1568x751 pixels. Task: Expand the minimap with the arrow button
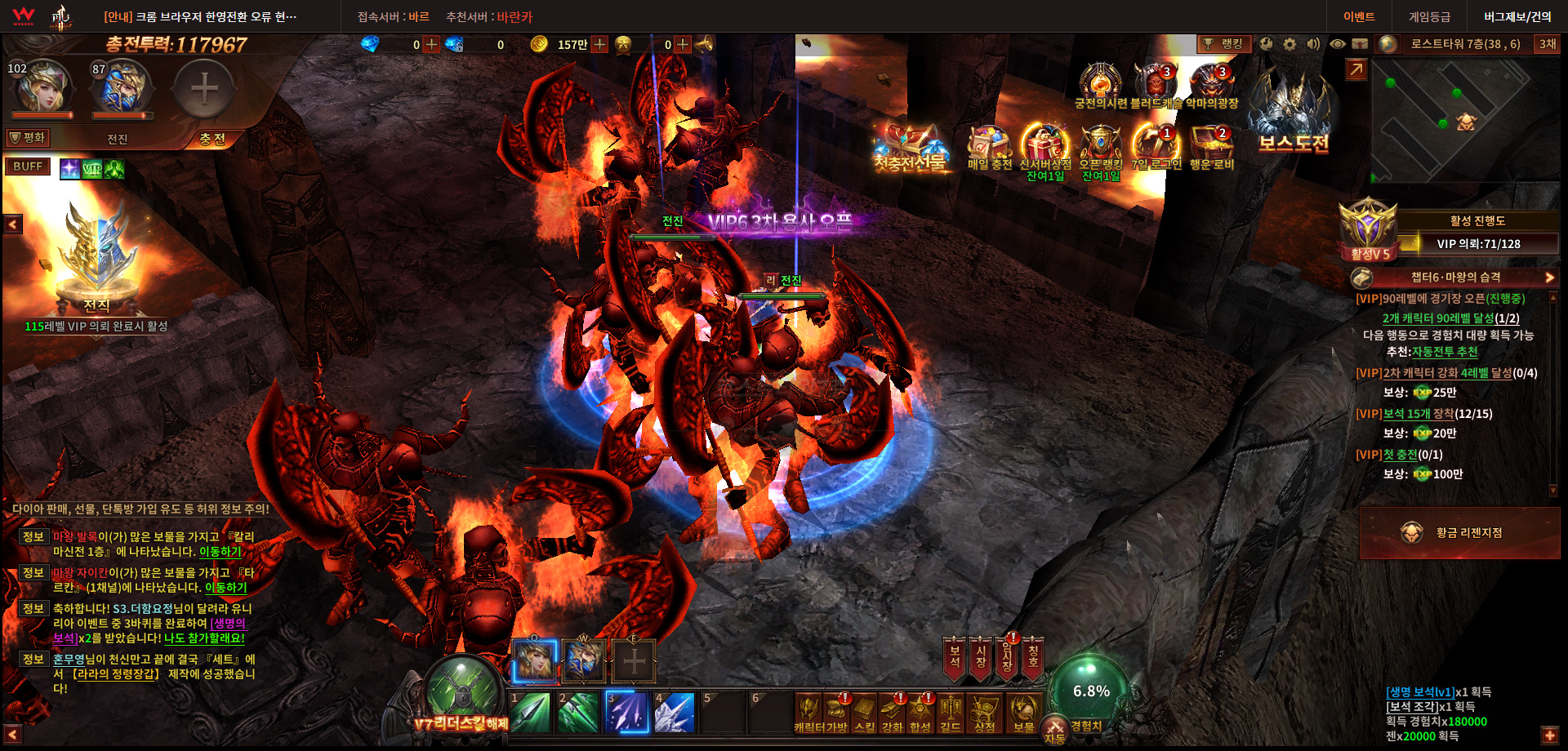tap(1356, 70)
